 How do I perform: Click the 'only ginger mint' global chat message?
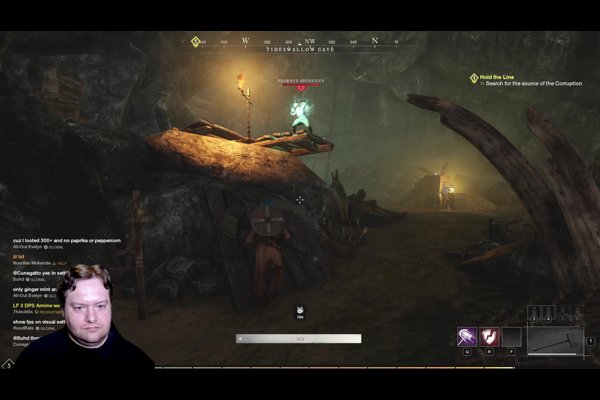pyautogui.click(x=34, y=289)
